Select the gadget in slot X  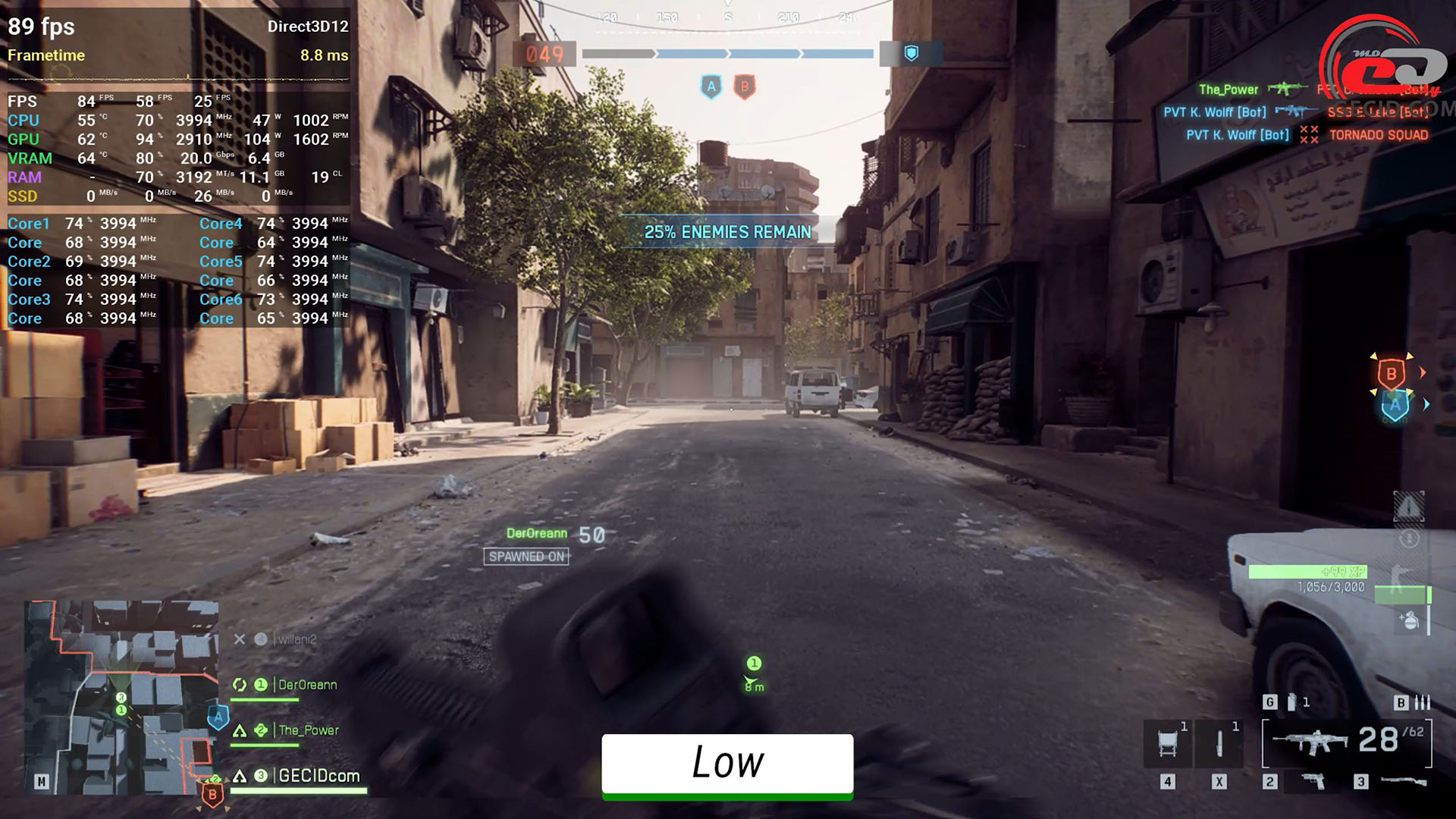[1219, 742]
